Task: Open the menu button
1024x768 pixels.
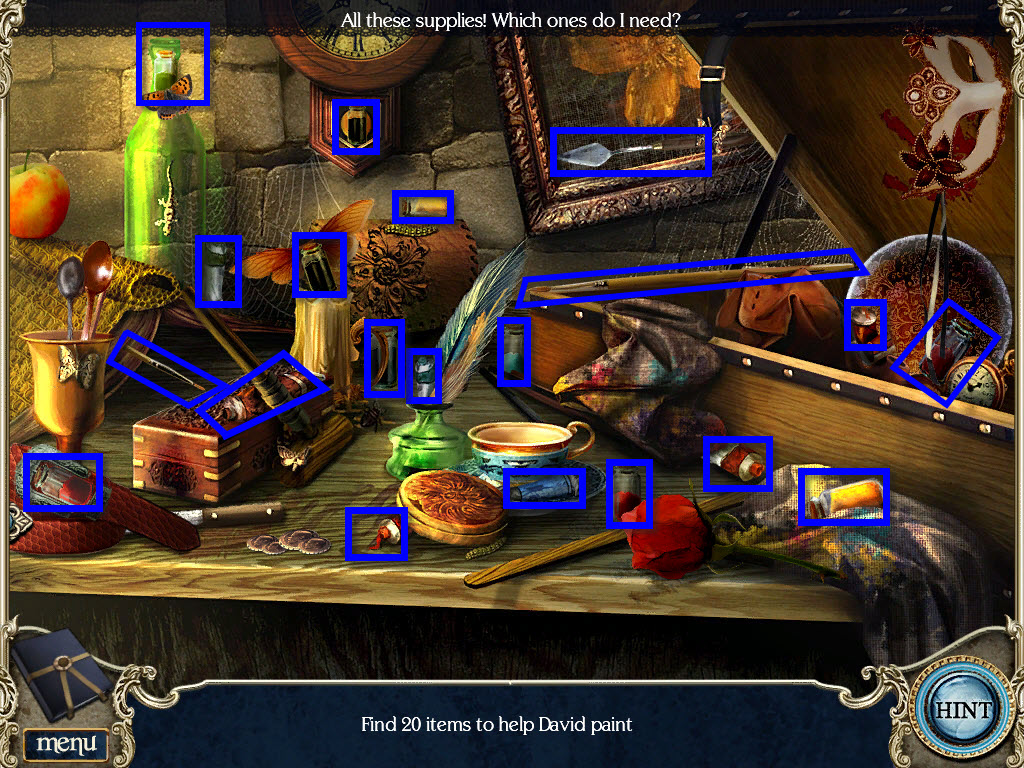Action: (66, 743)
